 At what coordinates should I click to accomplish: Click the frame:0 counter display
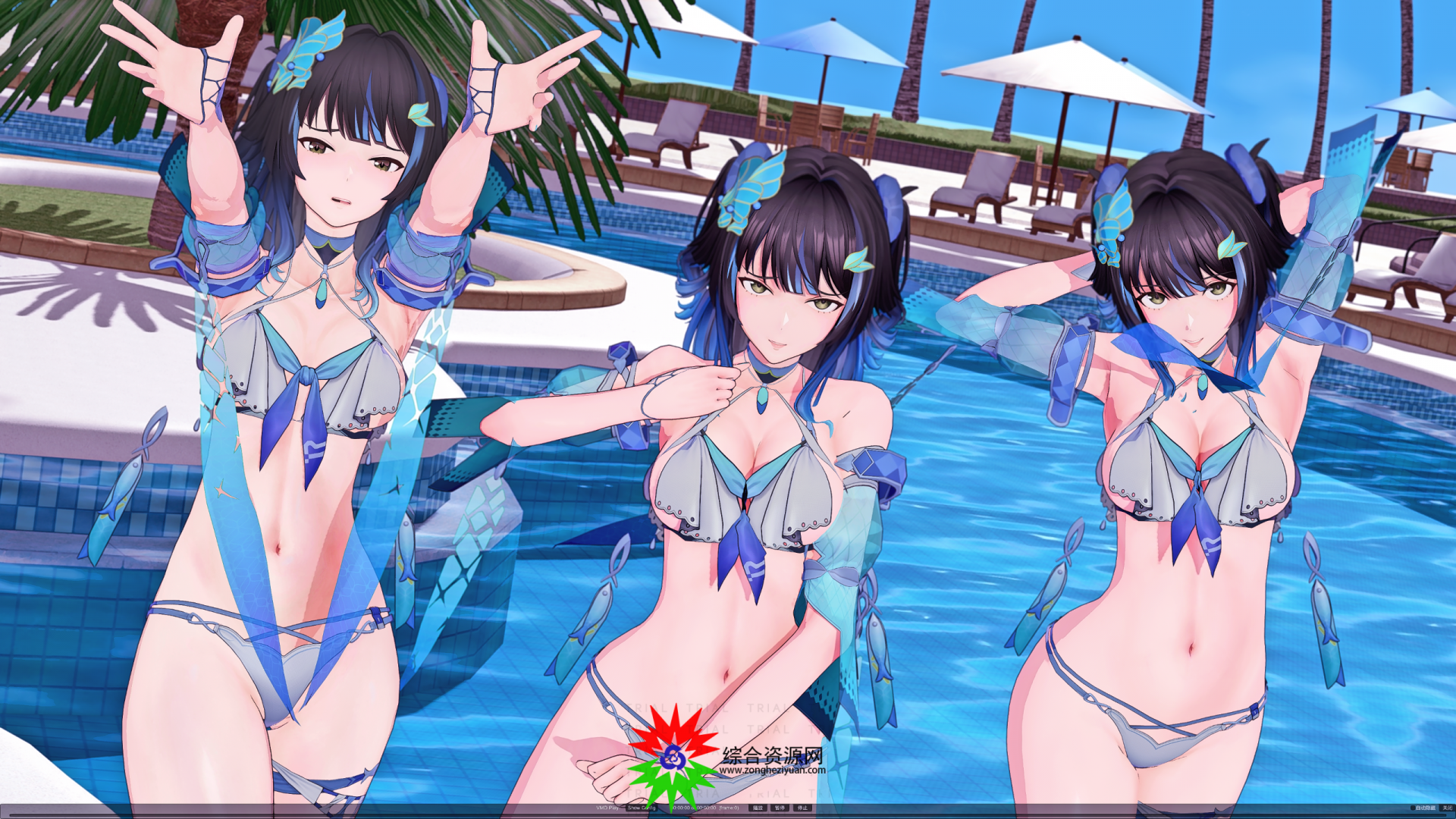point(729,808)
